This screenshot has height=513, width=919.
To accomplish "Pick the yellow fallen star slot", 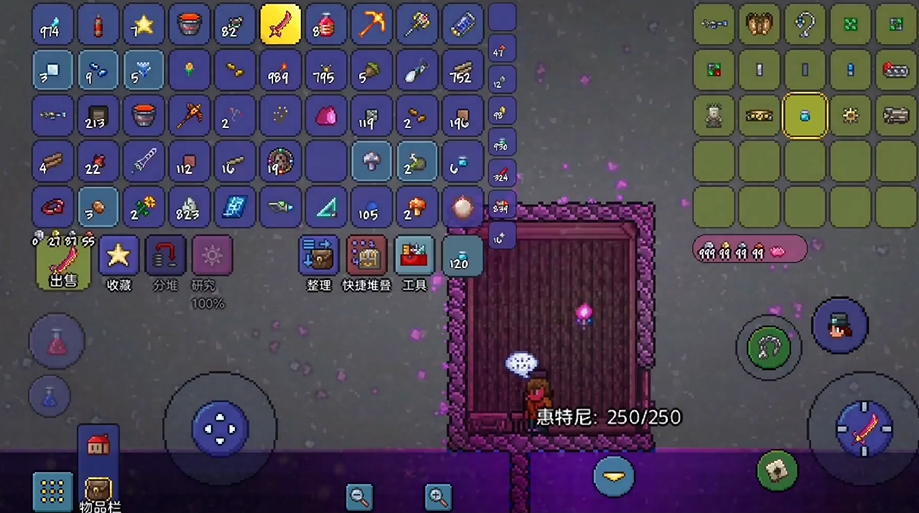I will (143, 24).
